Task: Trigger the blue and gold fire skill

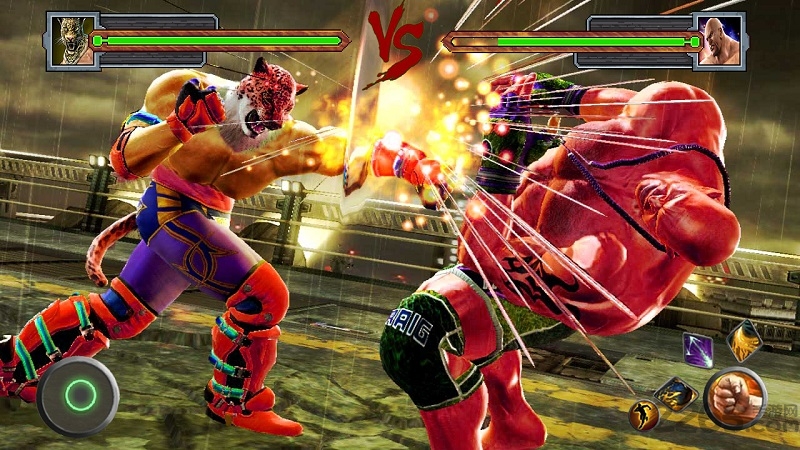Action: pyautogui.click(x=675, y=393)
